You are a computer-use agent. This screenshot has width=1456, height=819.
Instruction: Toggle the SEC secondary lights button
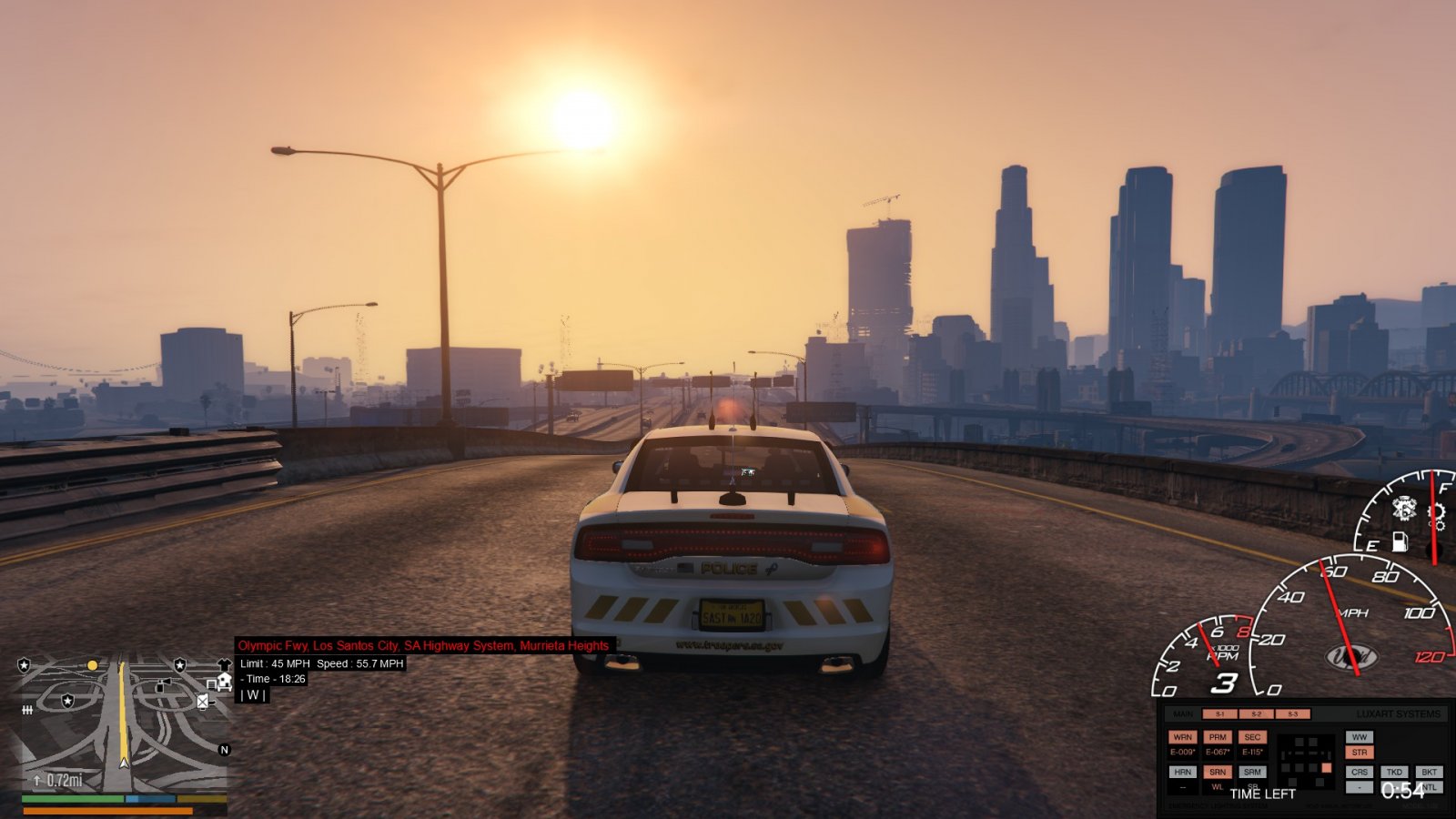coord(1252,737)
